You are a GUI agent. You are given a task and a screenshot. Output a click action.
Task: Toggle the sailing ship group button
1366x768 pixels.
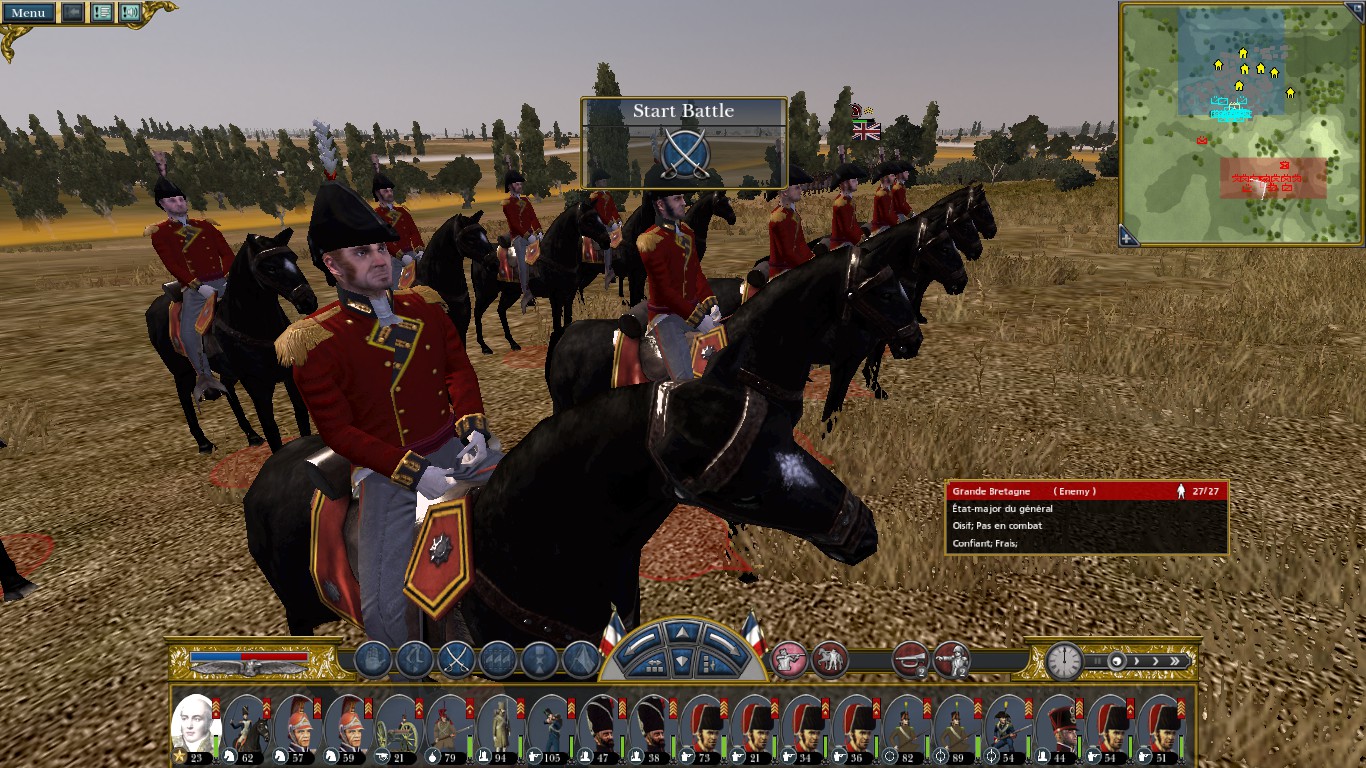tap(498, 660)
